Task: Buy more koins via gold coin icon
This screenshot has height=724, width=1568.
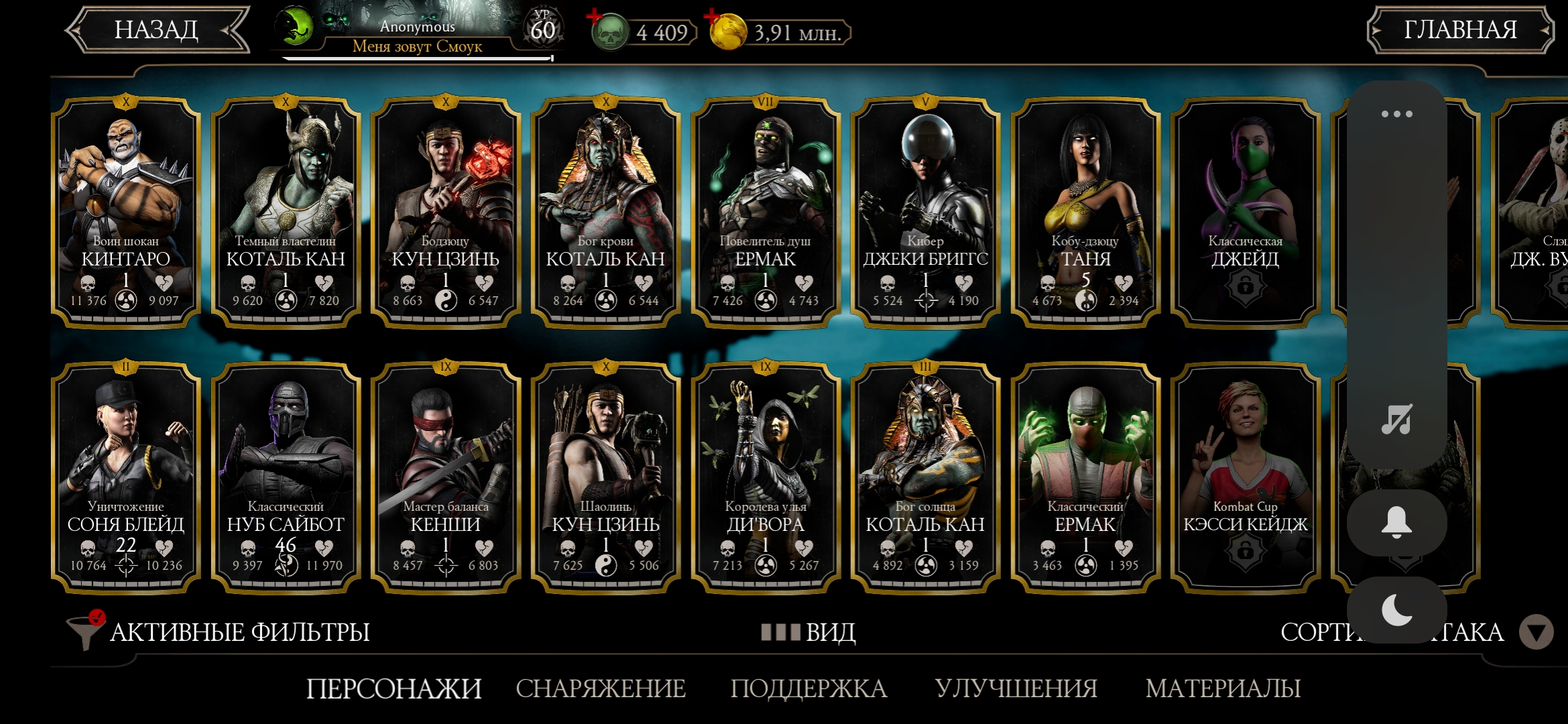Action: tap(728, 32)
